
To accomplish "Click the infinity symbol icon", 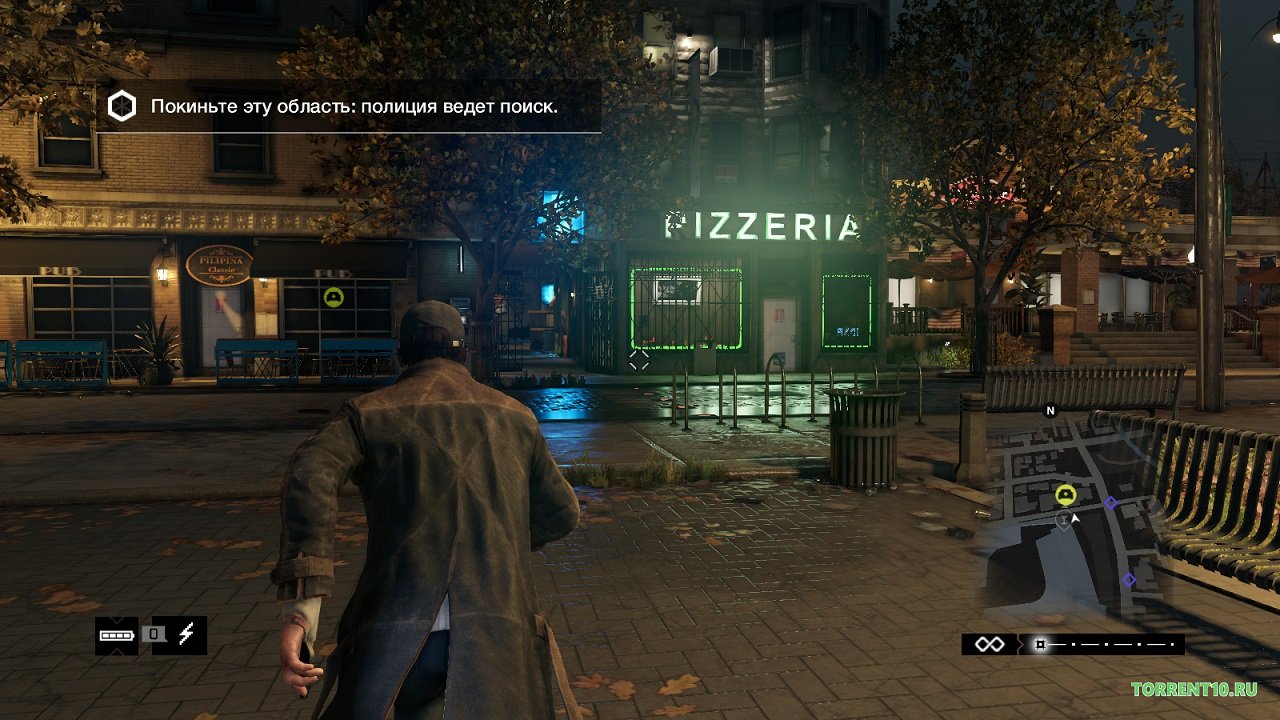I will (x=989, y=644).
